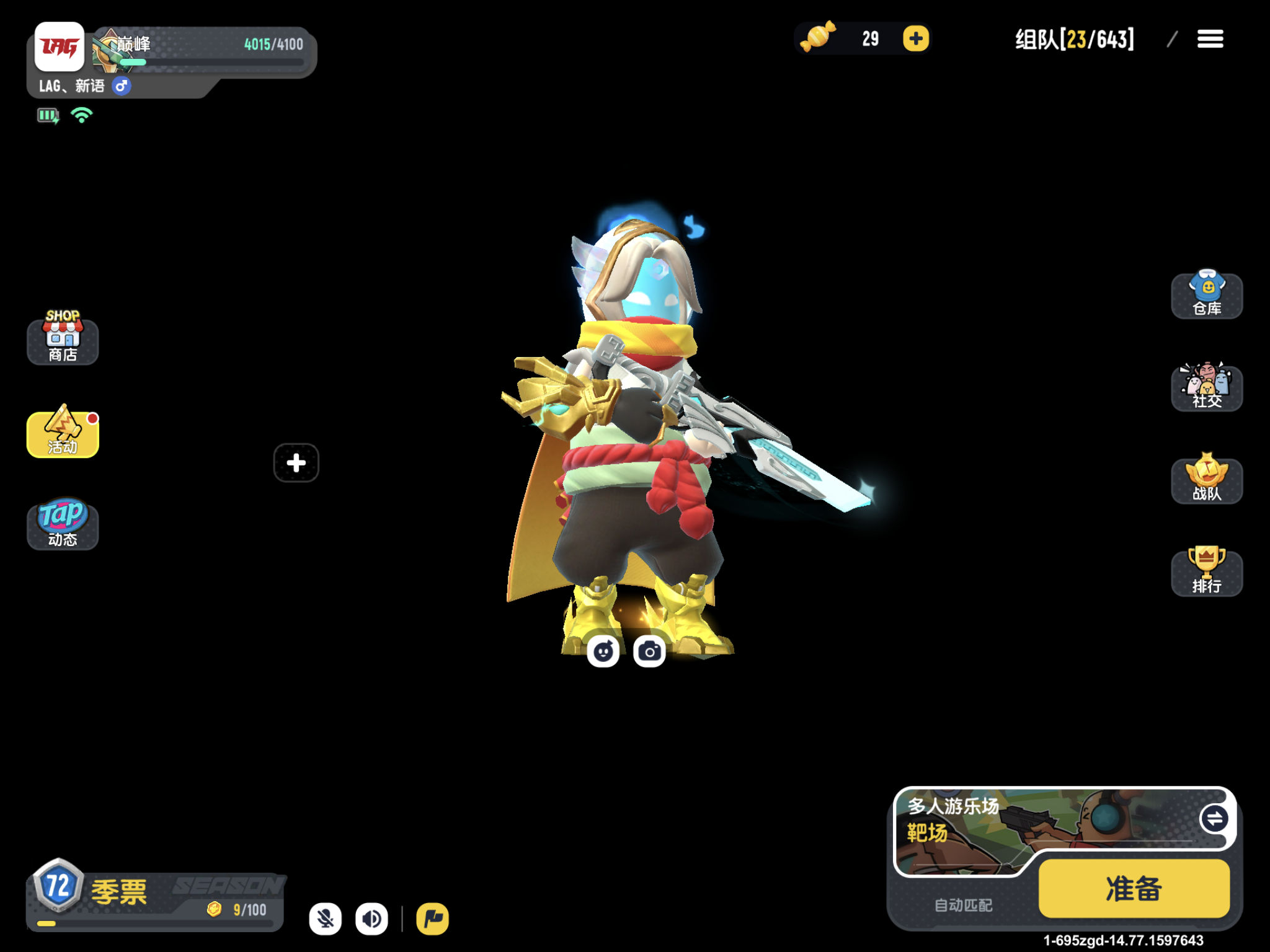
Task: Add candy currency with plus button
Action: point(916,38)
